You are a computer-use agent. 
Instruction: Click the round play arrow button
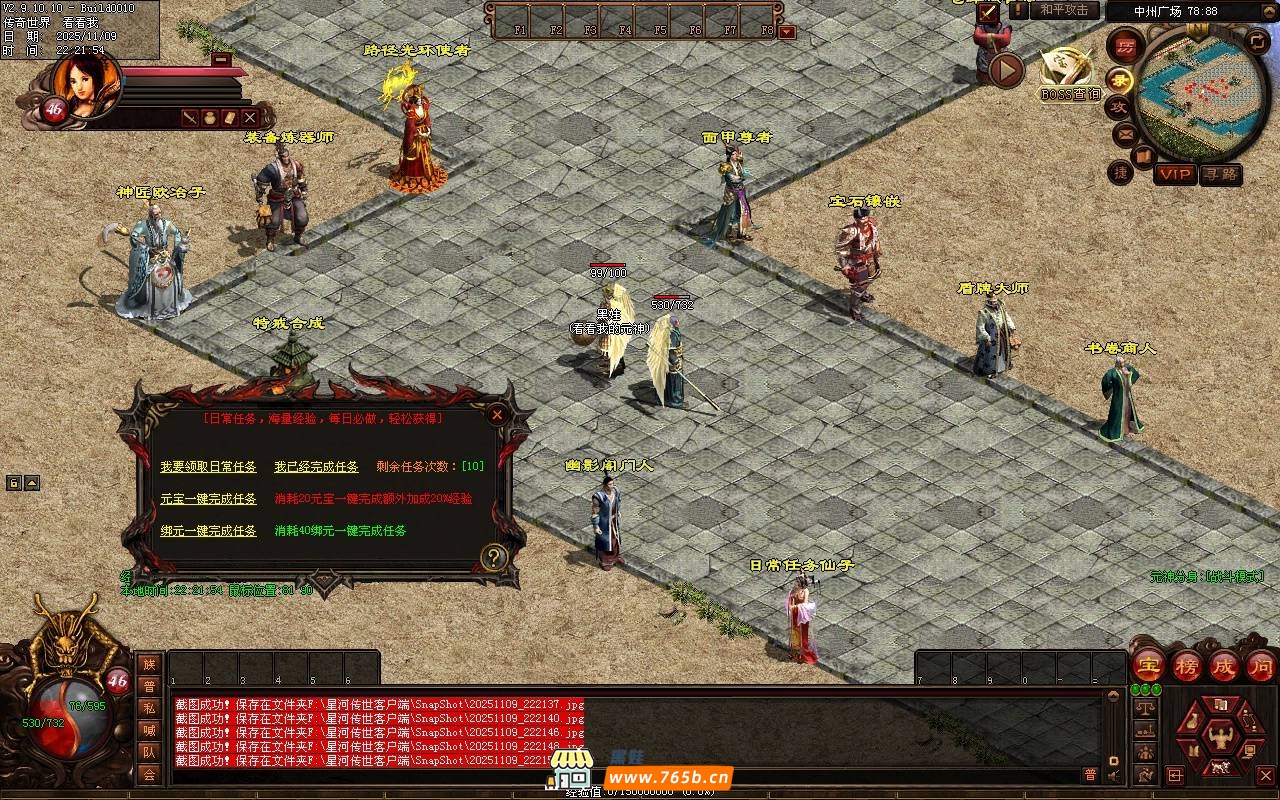[x=1006, y=70]
